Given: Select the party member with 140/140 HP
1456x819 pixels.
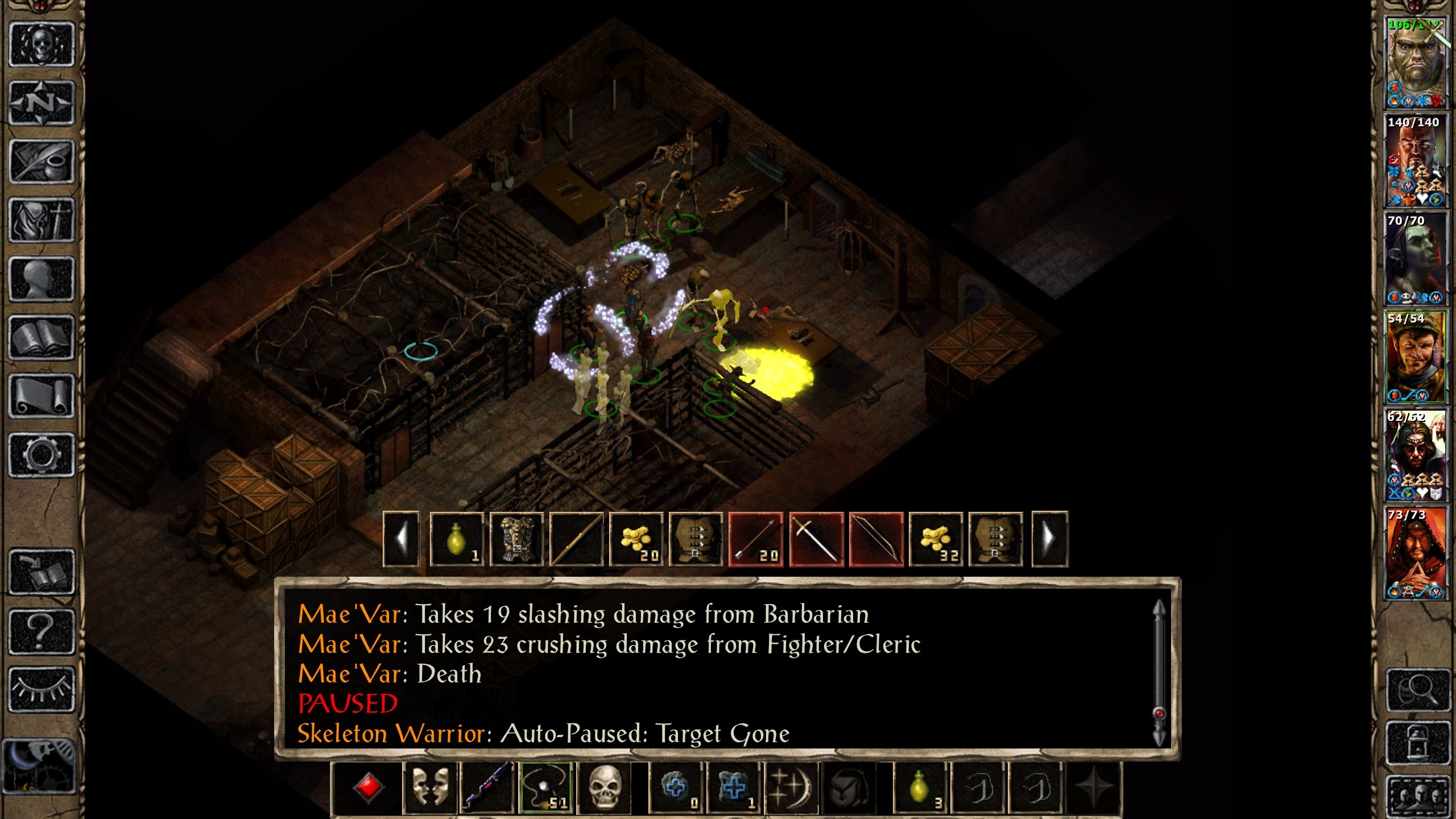Looking at the screenshot, I should pyautogui.click(x=1414, y=161).
